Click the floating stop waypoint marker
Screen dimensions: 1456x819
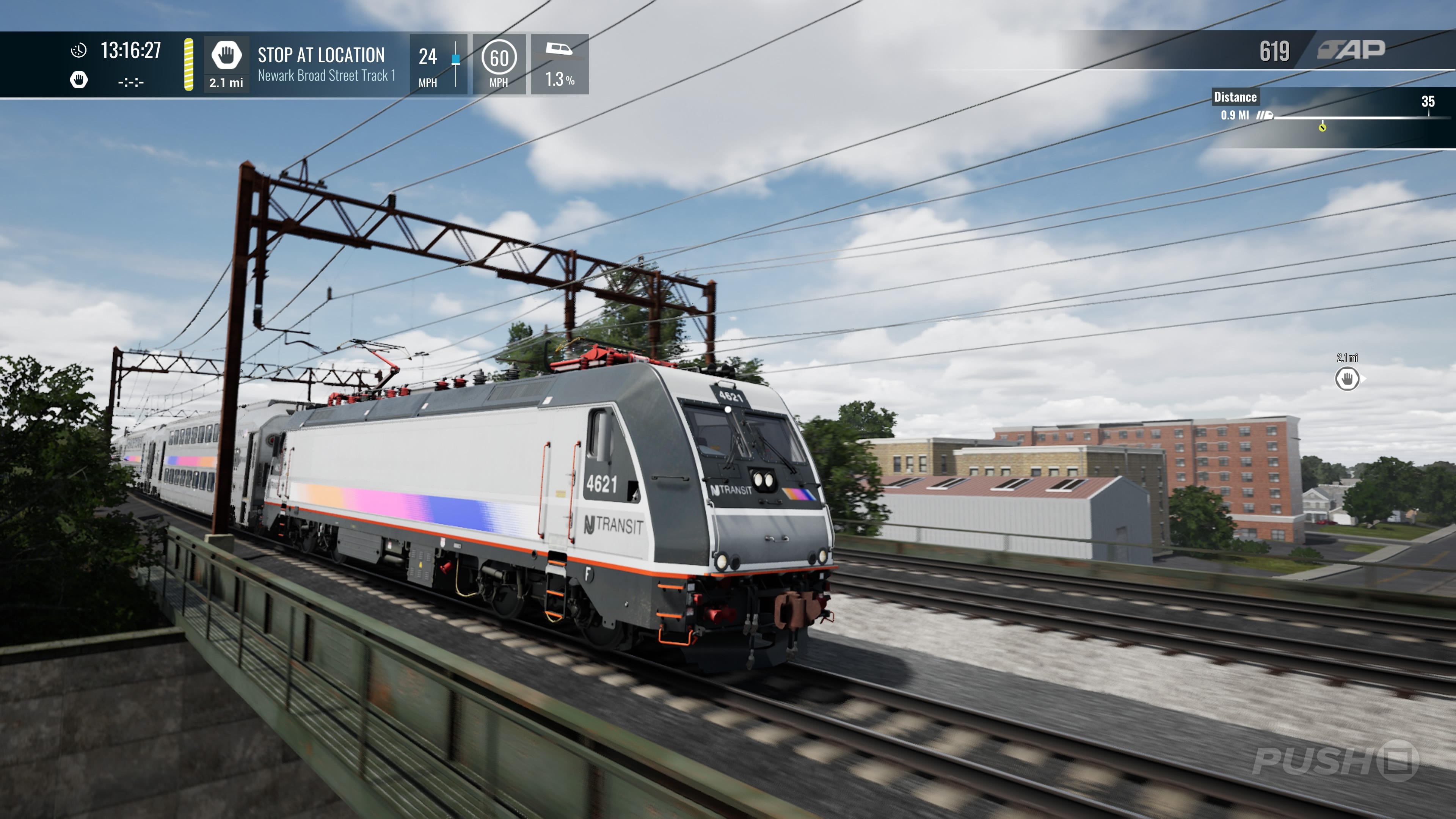pyautogui.click(x=1347, y=379)
